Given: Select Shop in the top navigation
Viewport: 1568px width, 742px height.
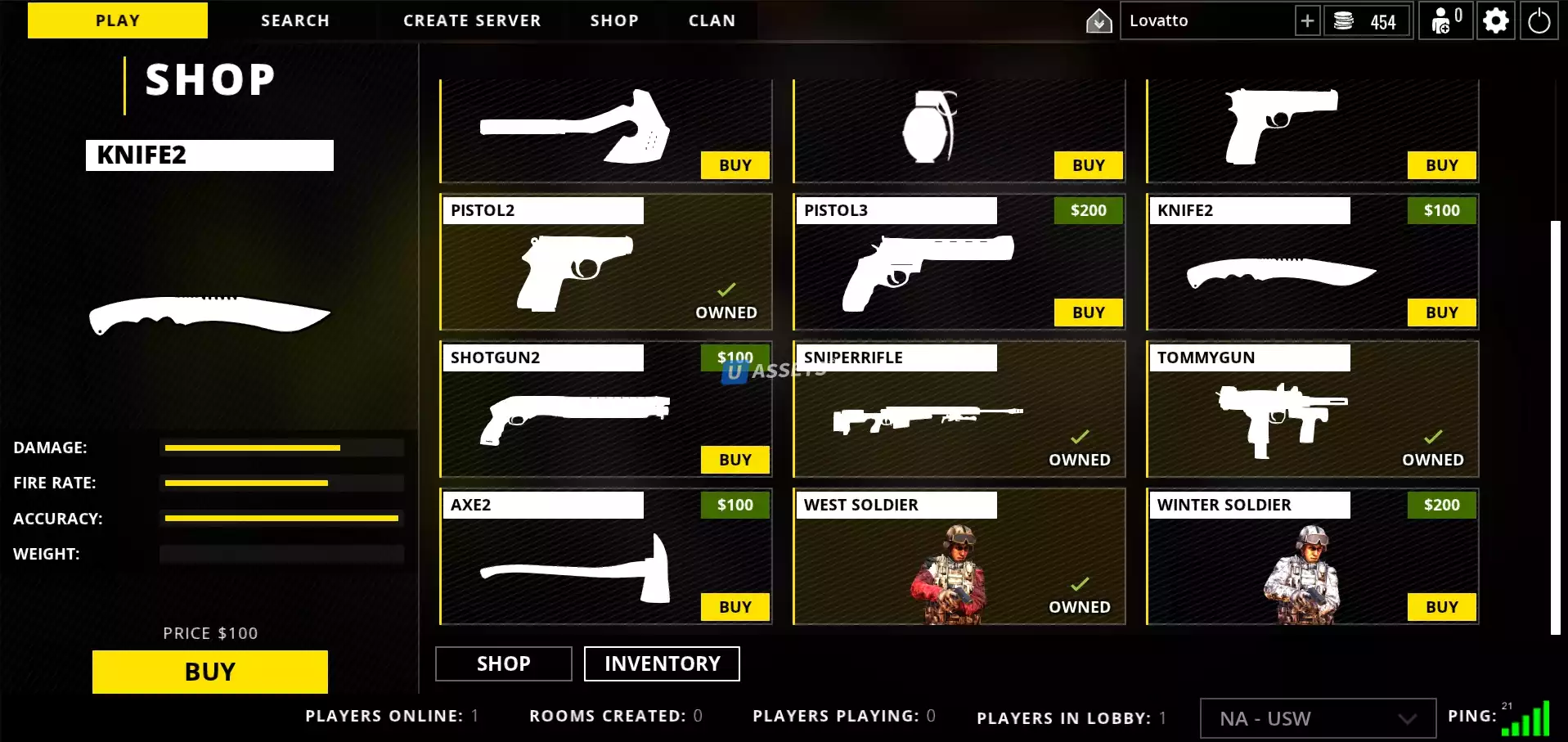Looking at the screenshot, I should (614, 20).
